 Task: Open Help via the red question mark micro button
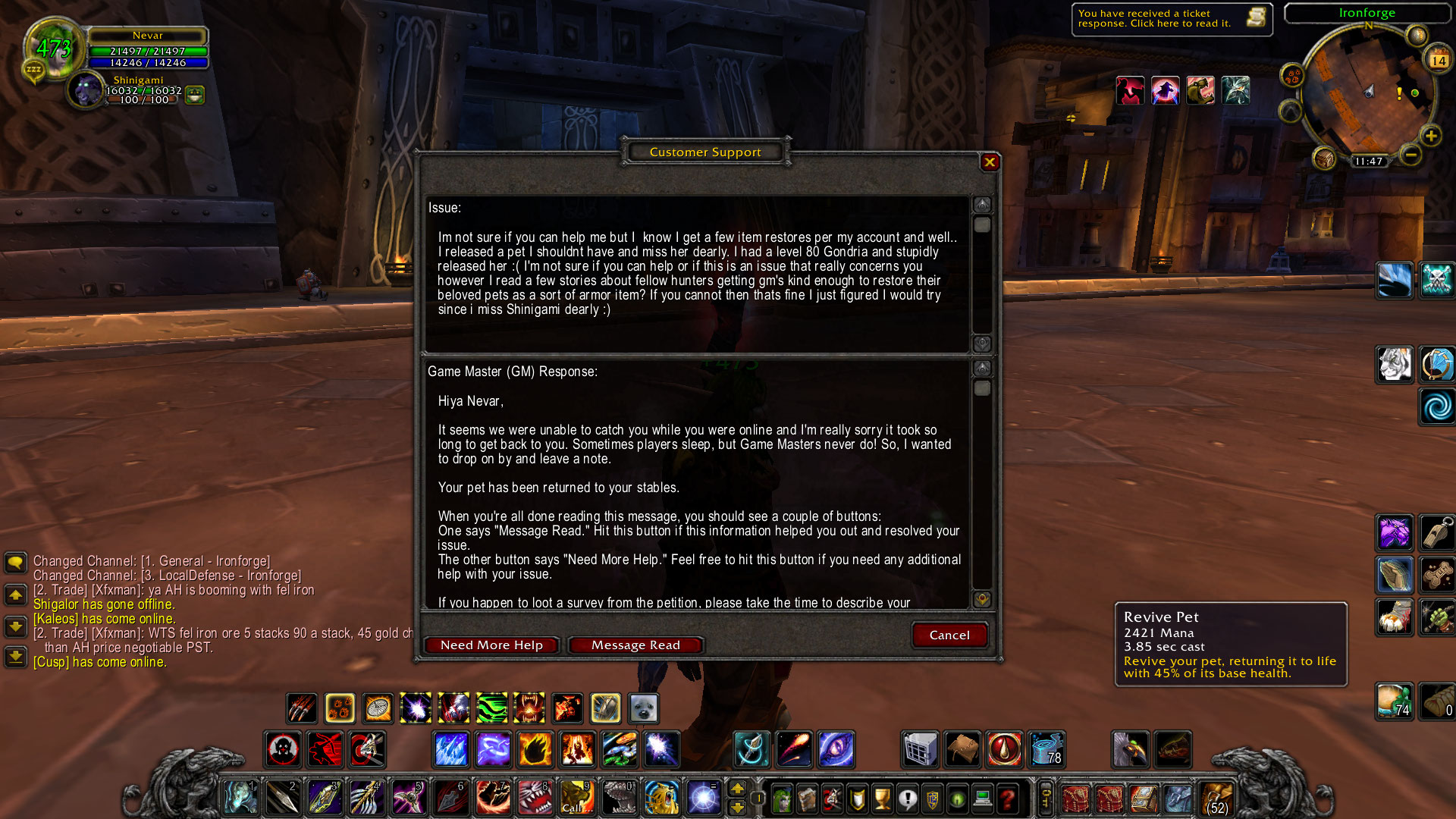(x=1006, y=799)
